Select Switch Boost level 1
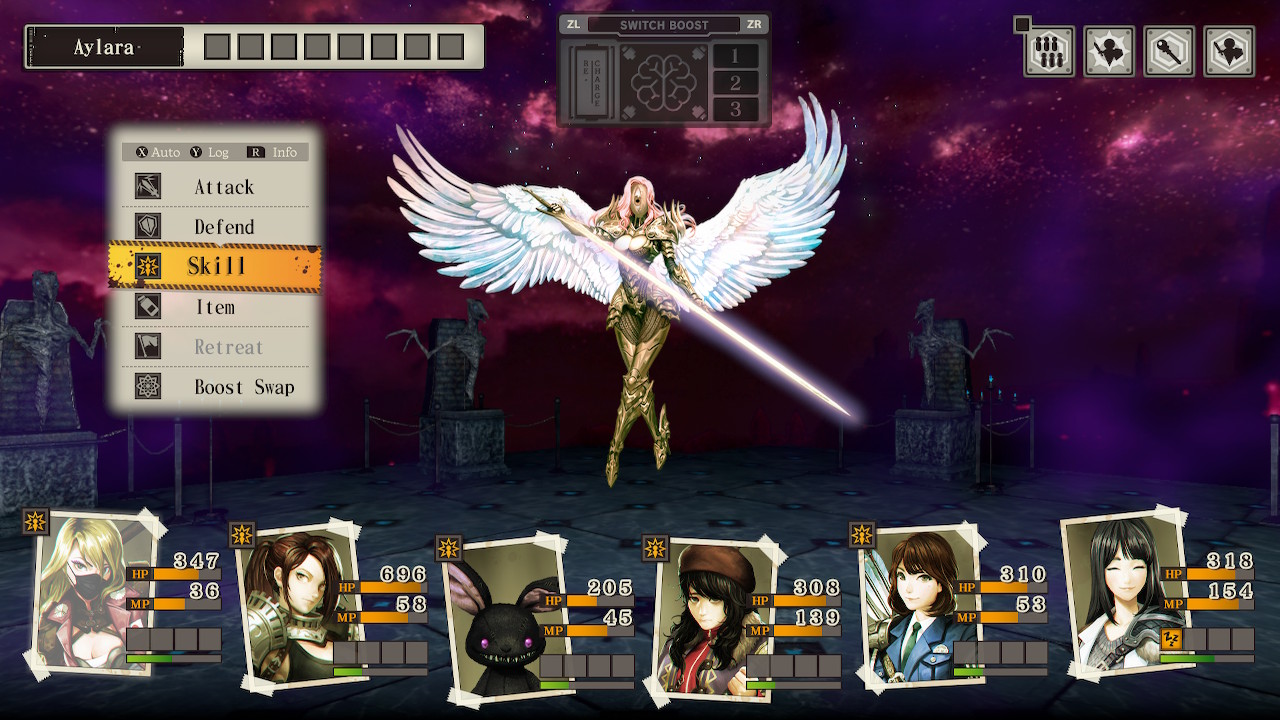1280x720 pixels. [x=736, y=56]
